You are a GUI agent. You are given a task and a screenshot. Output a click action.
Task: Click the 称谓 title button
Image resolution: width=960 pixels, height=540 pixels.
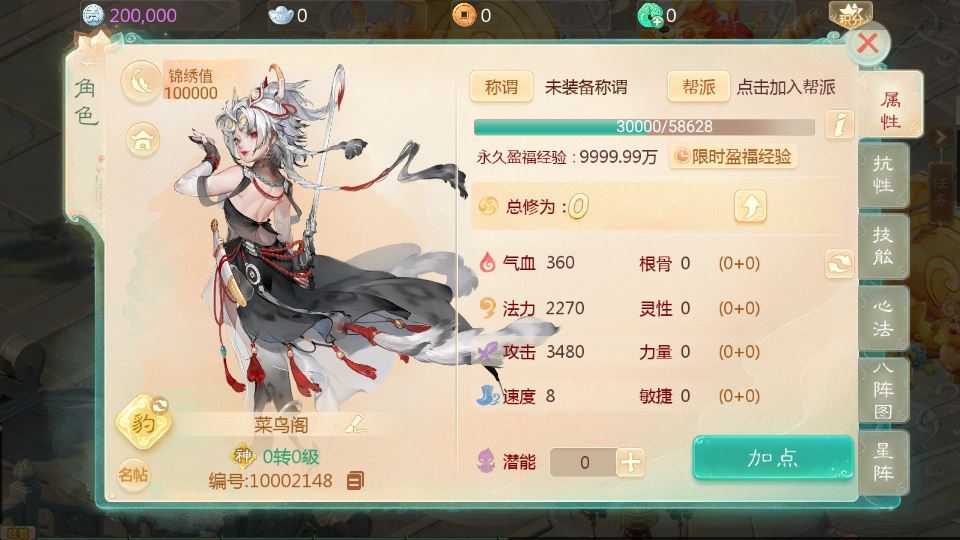coord(501,87)
